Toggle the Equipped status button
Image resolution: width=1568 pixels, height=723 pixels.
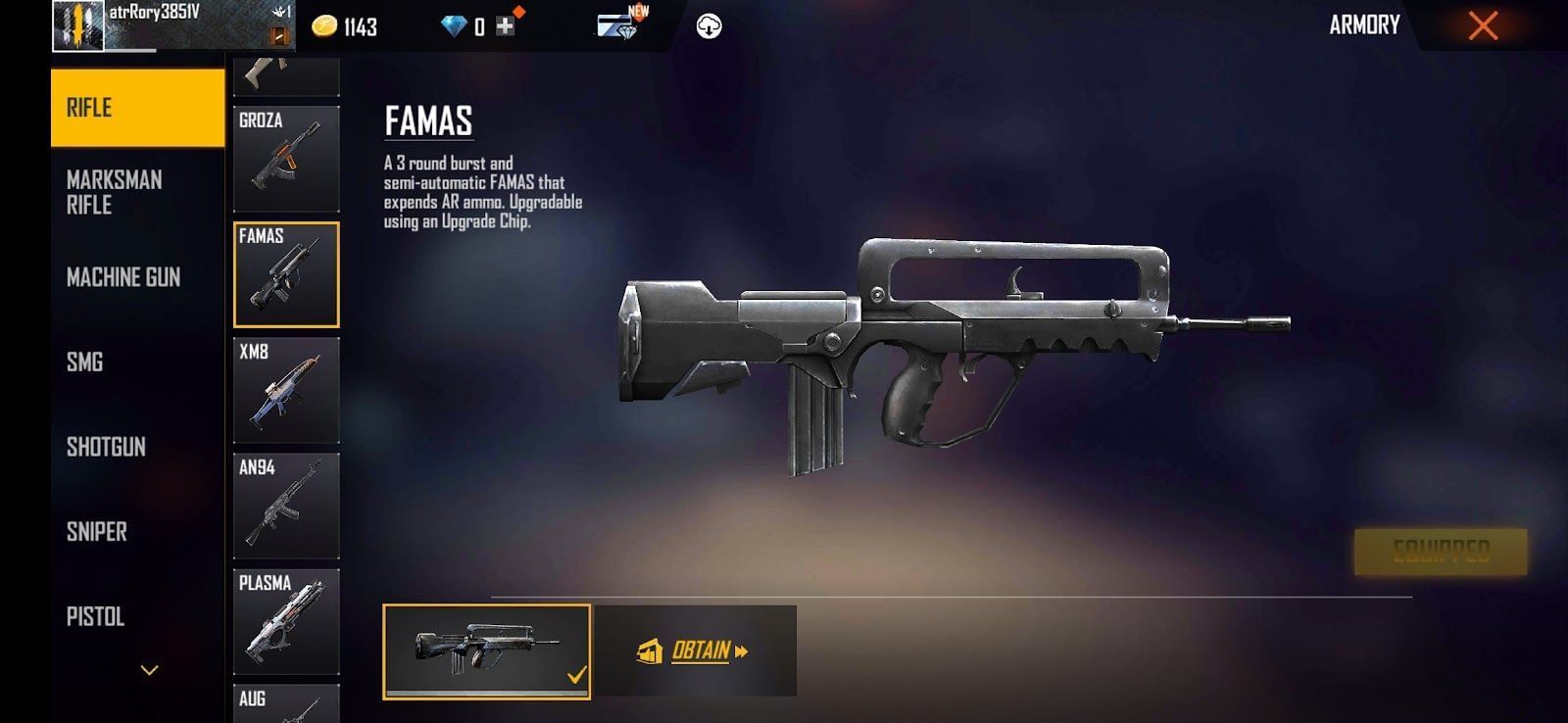(1439, 550)
